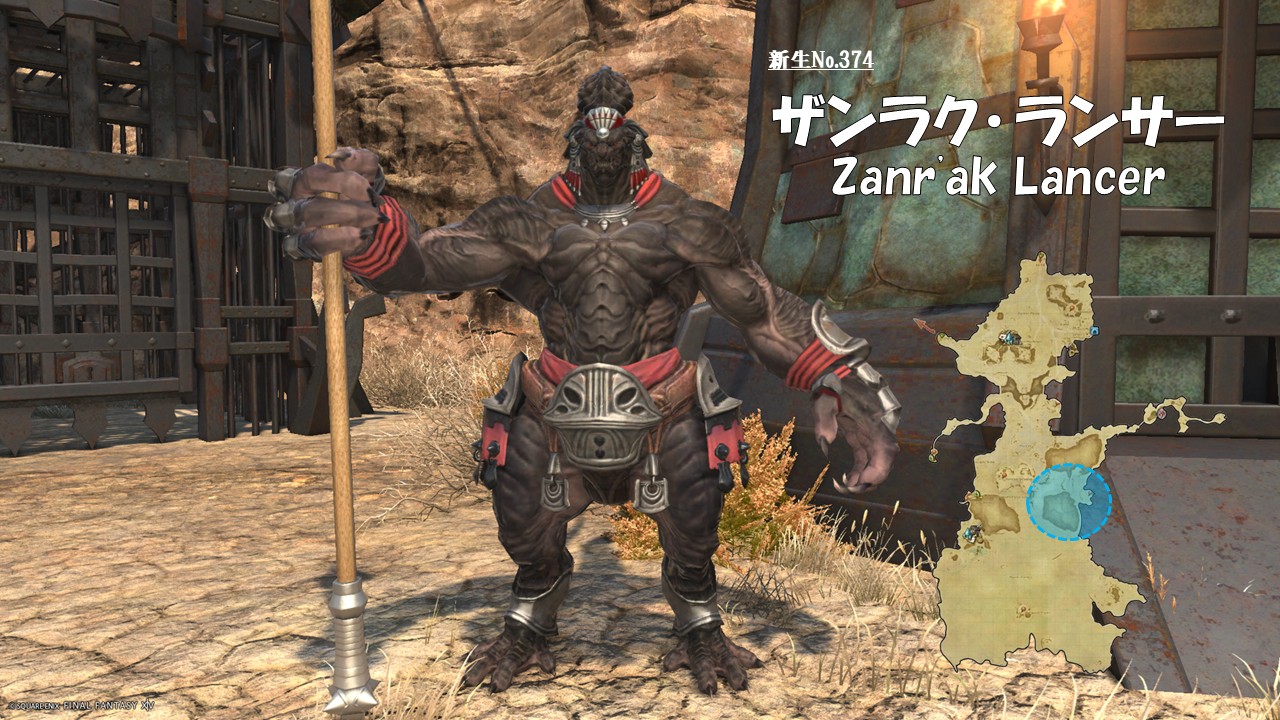This screenshot has width=1280, height=720.
Task: Select the red exit arrow on the map
Action: coord(924,325)
